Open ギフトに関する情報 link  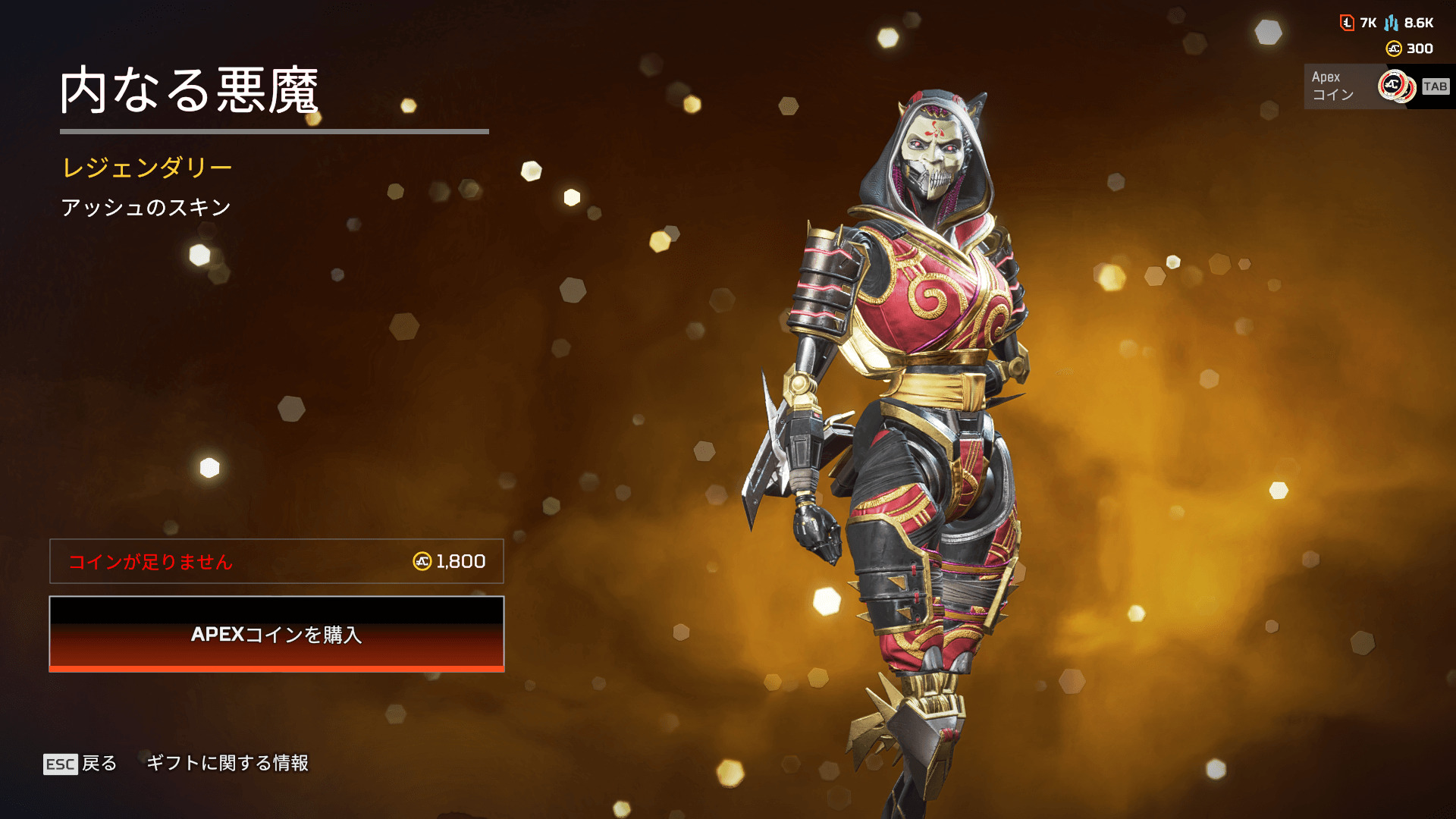coord(227,763)
